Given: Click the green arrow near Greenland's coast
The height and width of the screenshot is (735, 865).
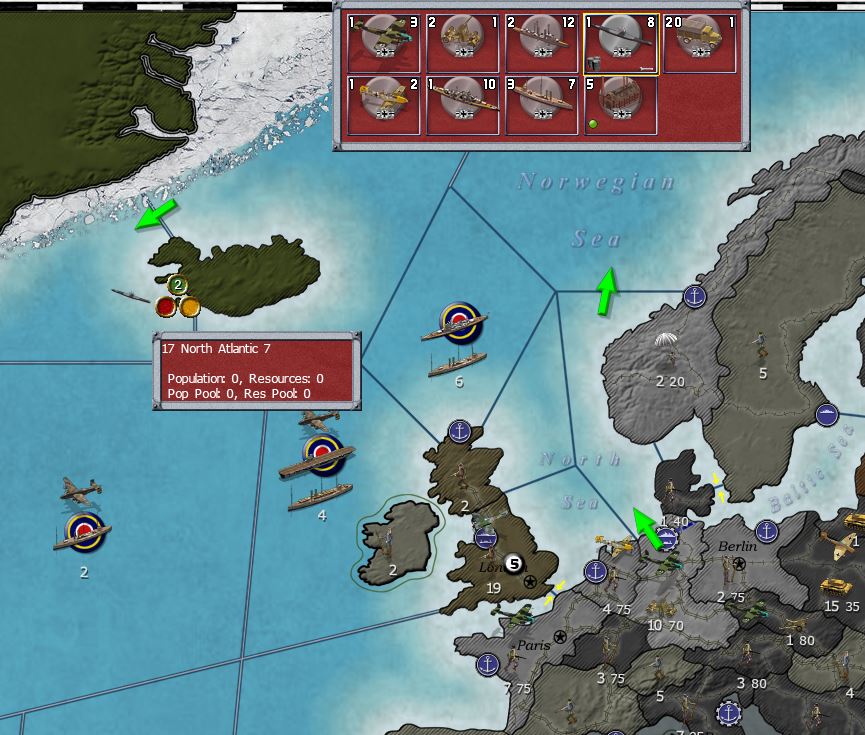Looking at the screenshot, I should click(155, 213).
